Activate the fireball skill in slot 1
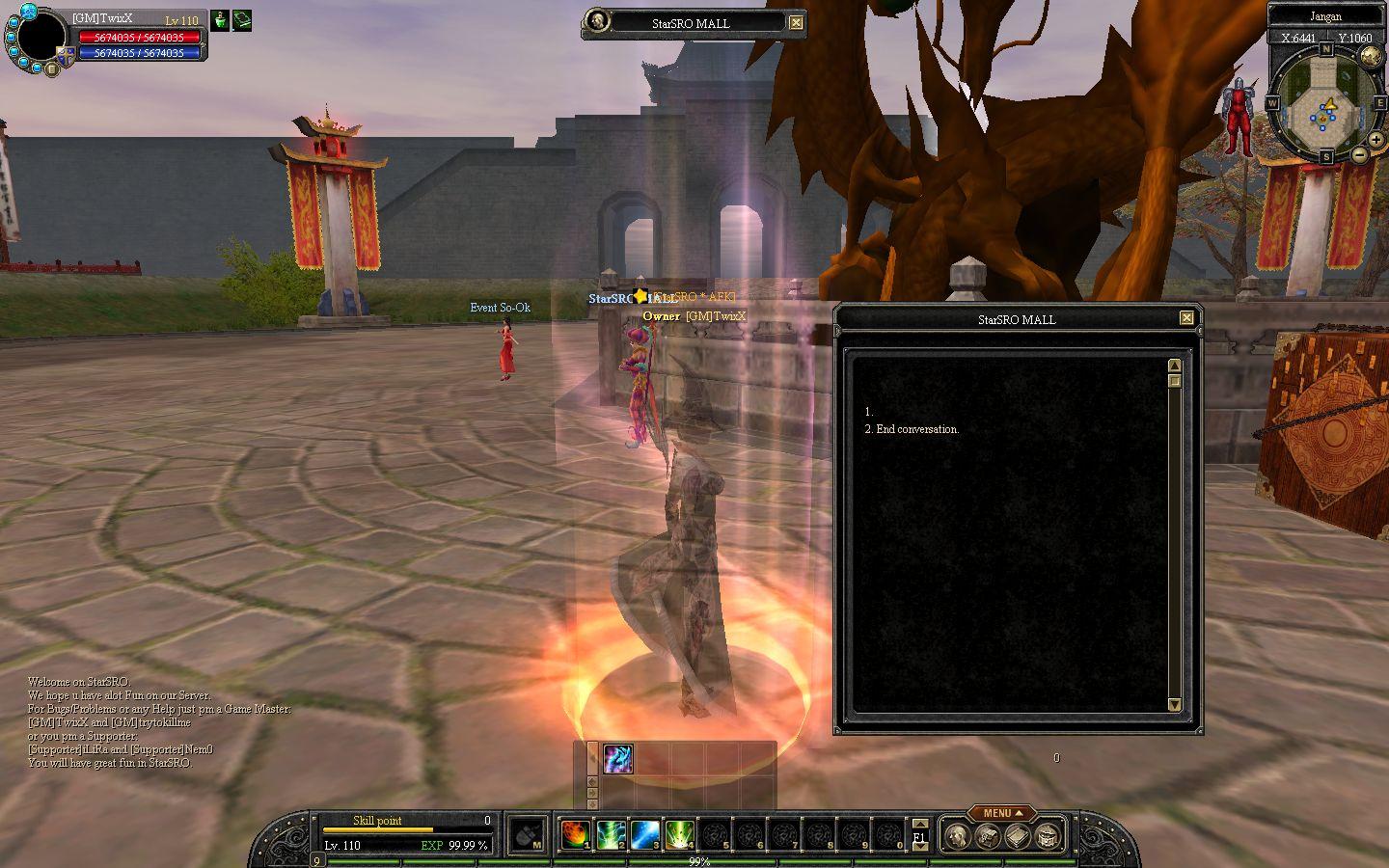 click(x=576, y=834)
